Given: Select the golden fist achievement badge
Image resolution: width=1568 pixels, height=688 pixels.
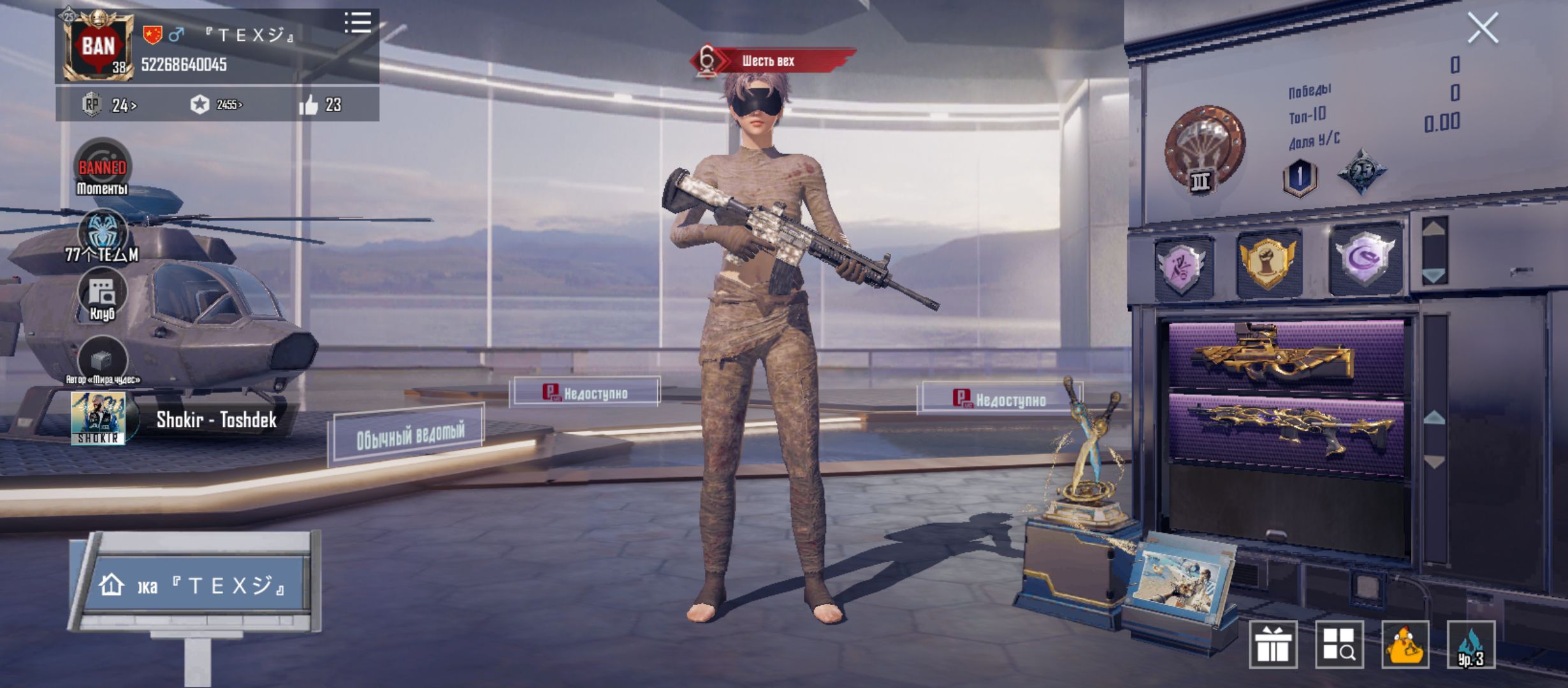Looking at the screenshot, I should click(x=1268, y=262).
